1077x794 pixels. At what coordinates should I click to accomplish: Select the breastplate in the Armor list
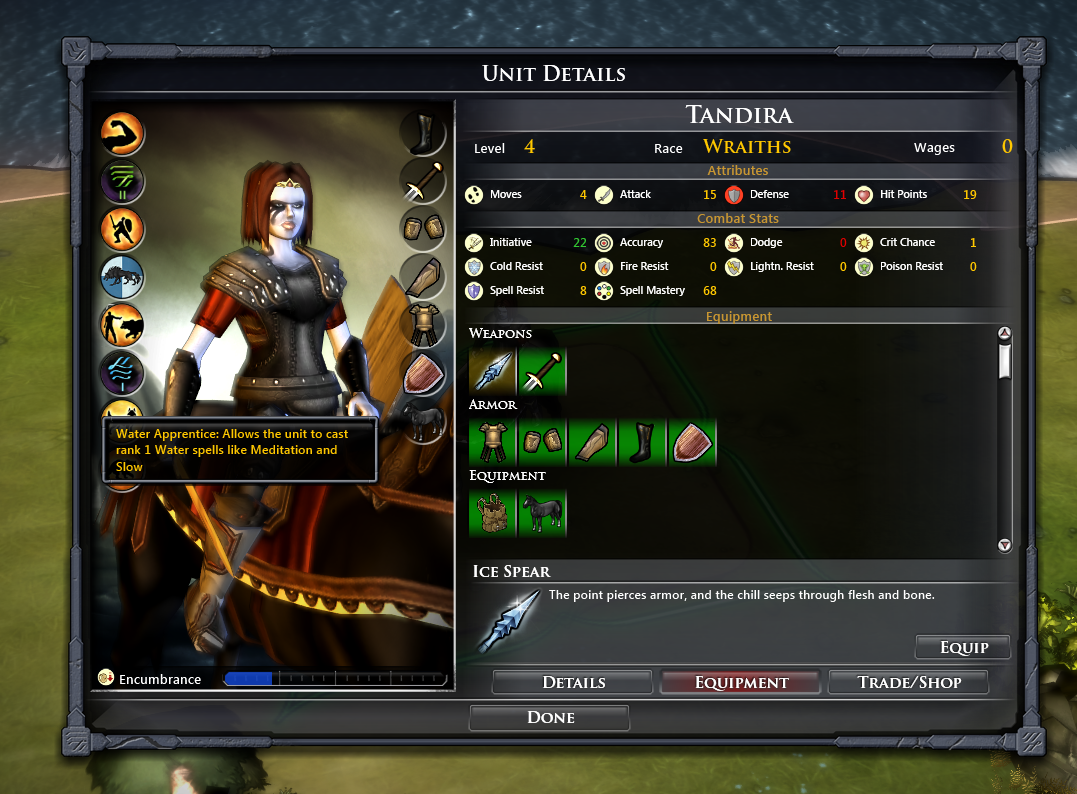(x=493, y=441)
